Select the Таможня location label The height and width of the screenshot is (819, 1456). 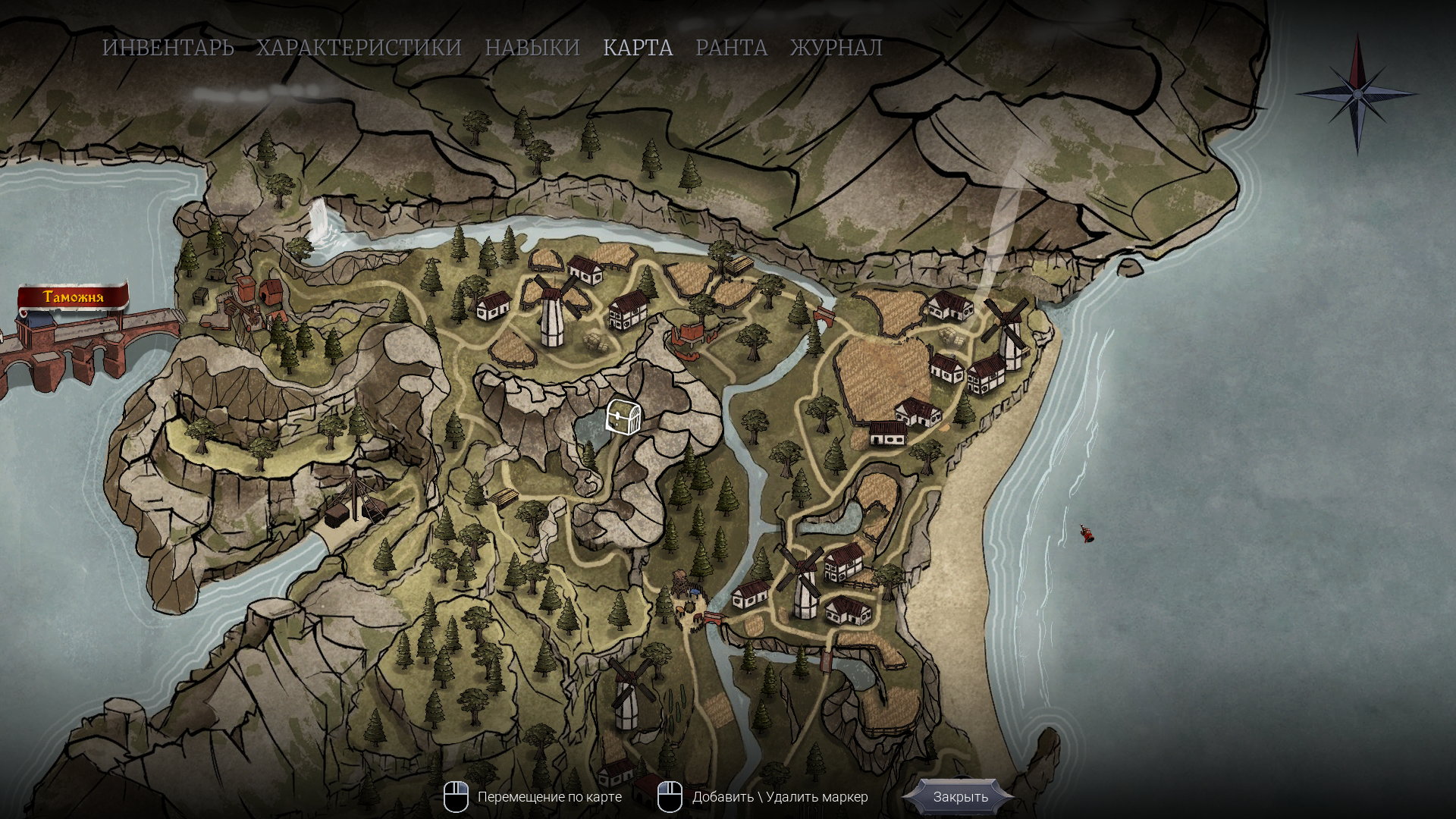(74, 297)
